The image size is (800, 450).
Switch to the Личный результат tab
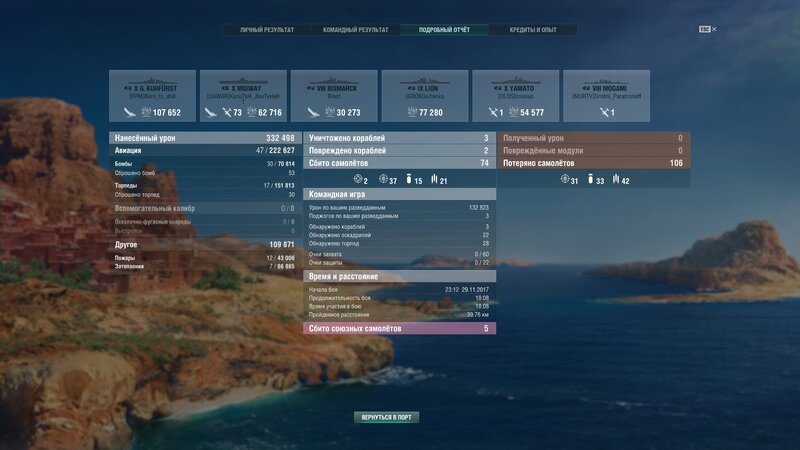(x=267, y=30)
